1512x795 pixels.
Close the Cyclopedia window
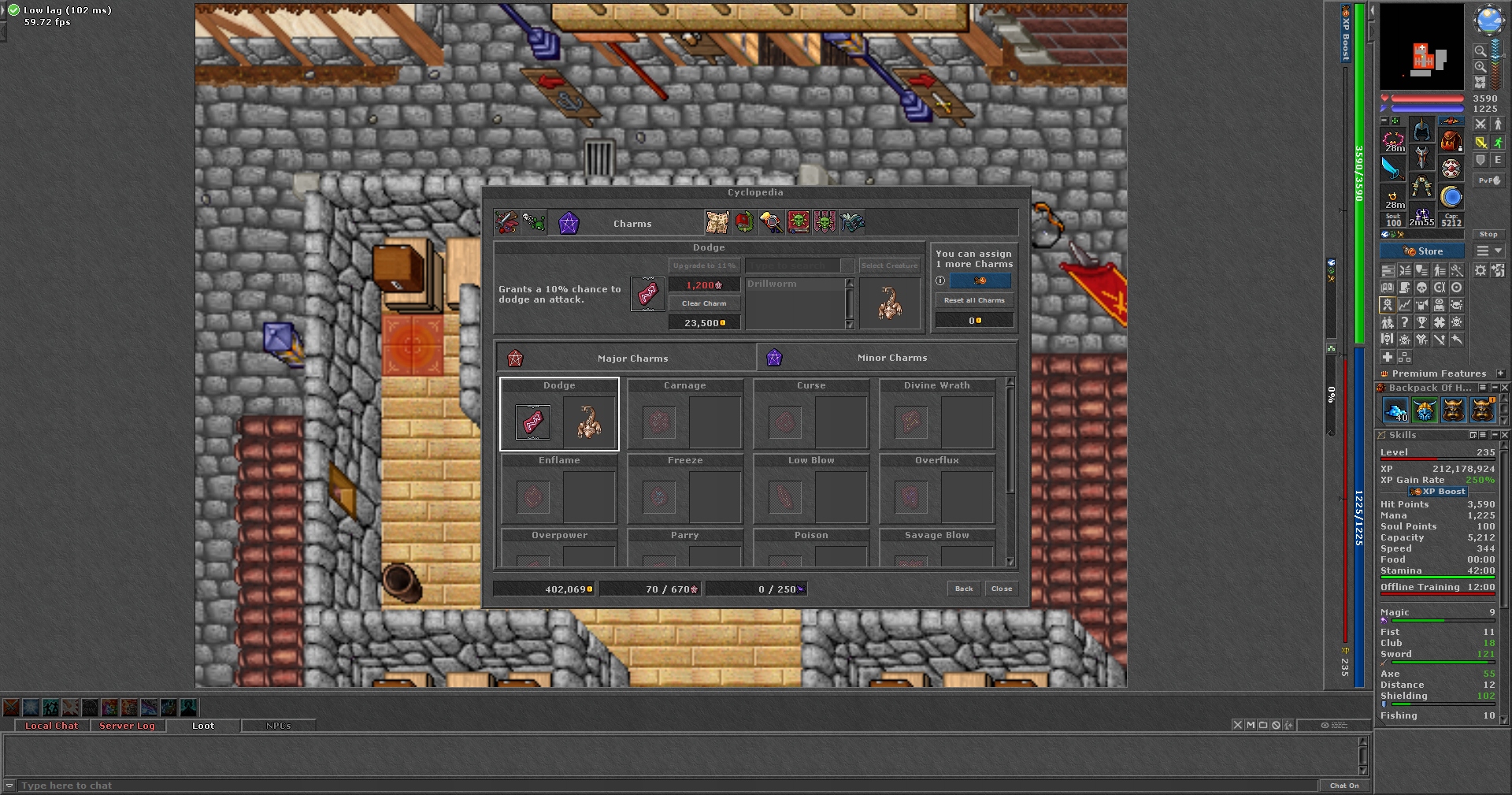1002,589
